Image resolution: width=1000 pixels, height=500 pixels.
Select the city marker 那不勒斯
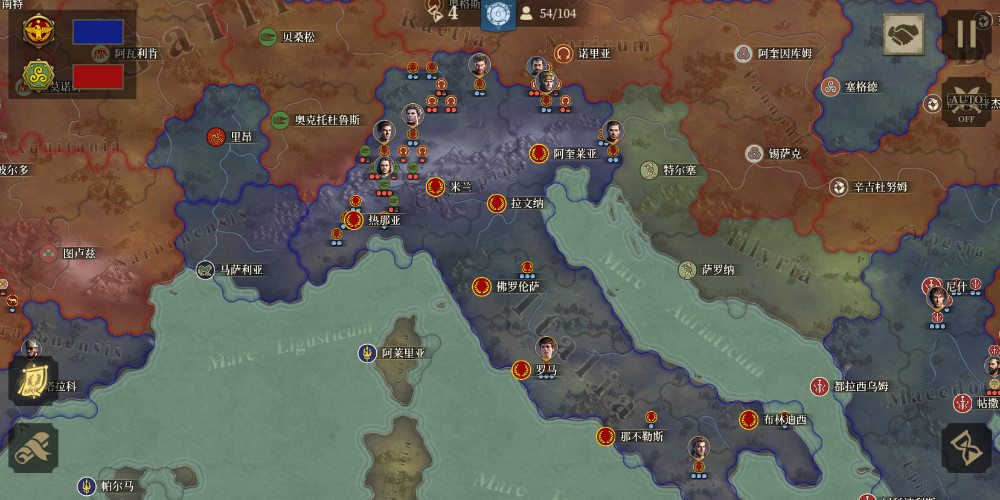(605, 436)
